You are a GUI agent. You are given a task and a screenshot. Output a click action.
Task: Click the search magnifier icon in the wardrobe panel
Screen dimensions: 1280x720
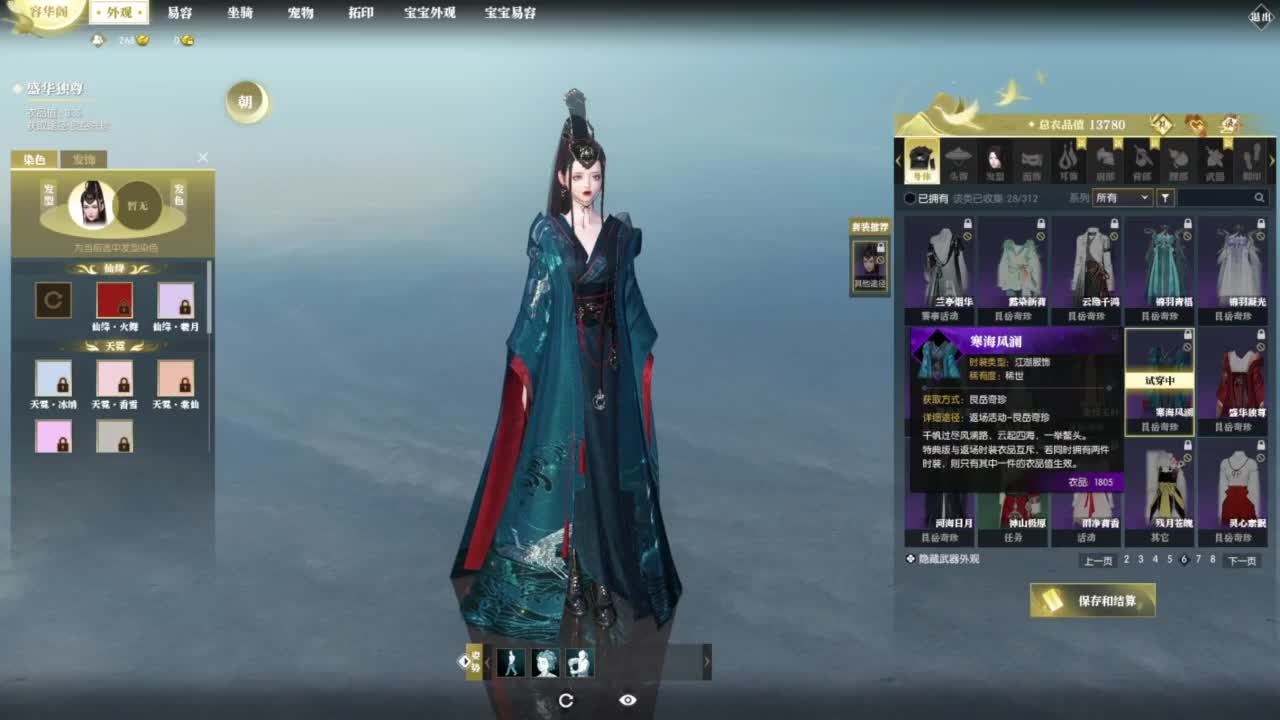[1259, 197]
